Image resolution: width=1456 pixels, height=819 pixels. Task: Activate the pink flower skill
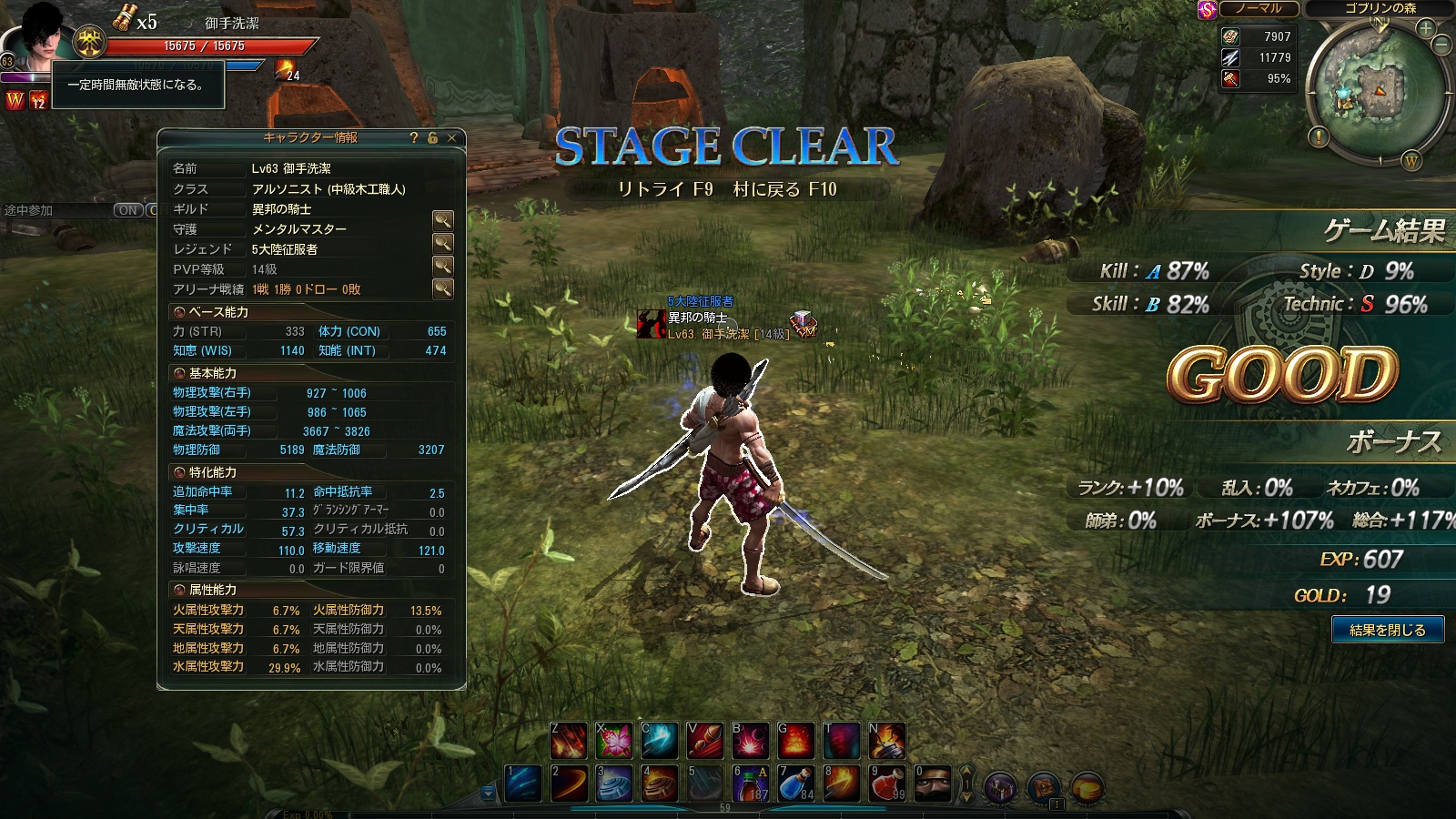pos(614,741)
